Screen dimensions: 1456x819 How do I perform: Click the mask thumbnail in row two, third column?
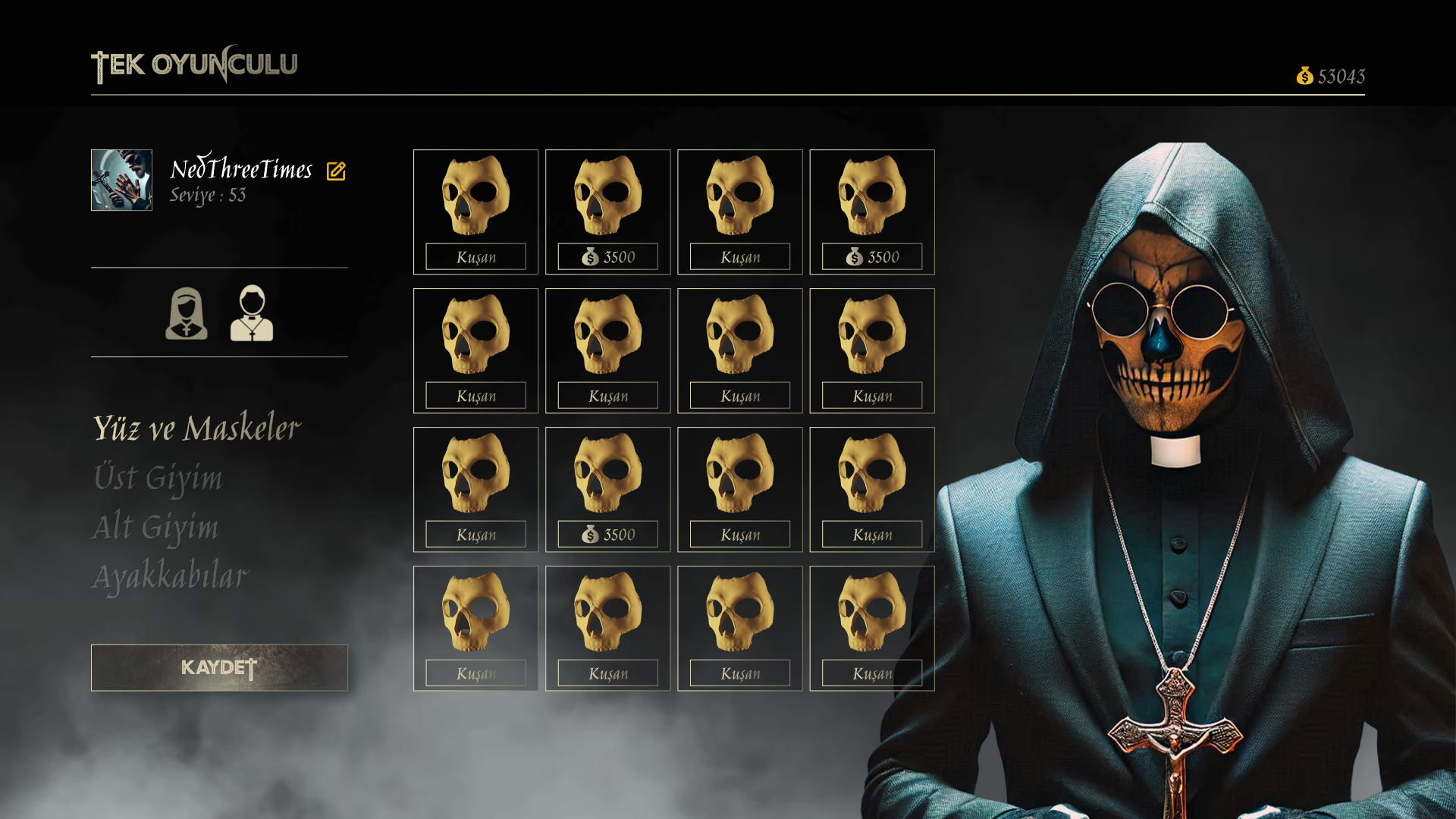739,334
